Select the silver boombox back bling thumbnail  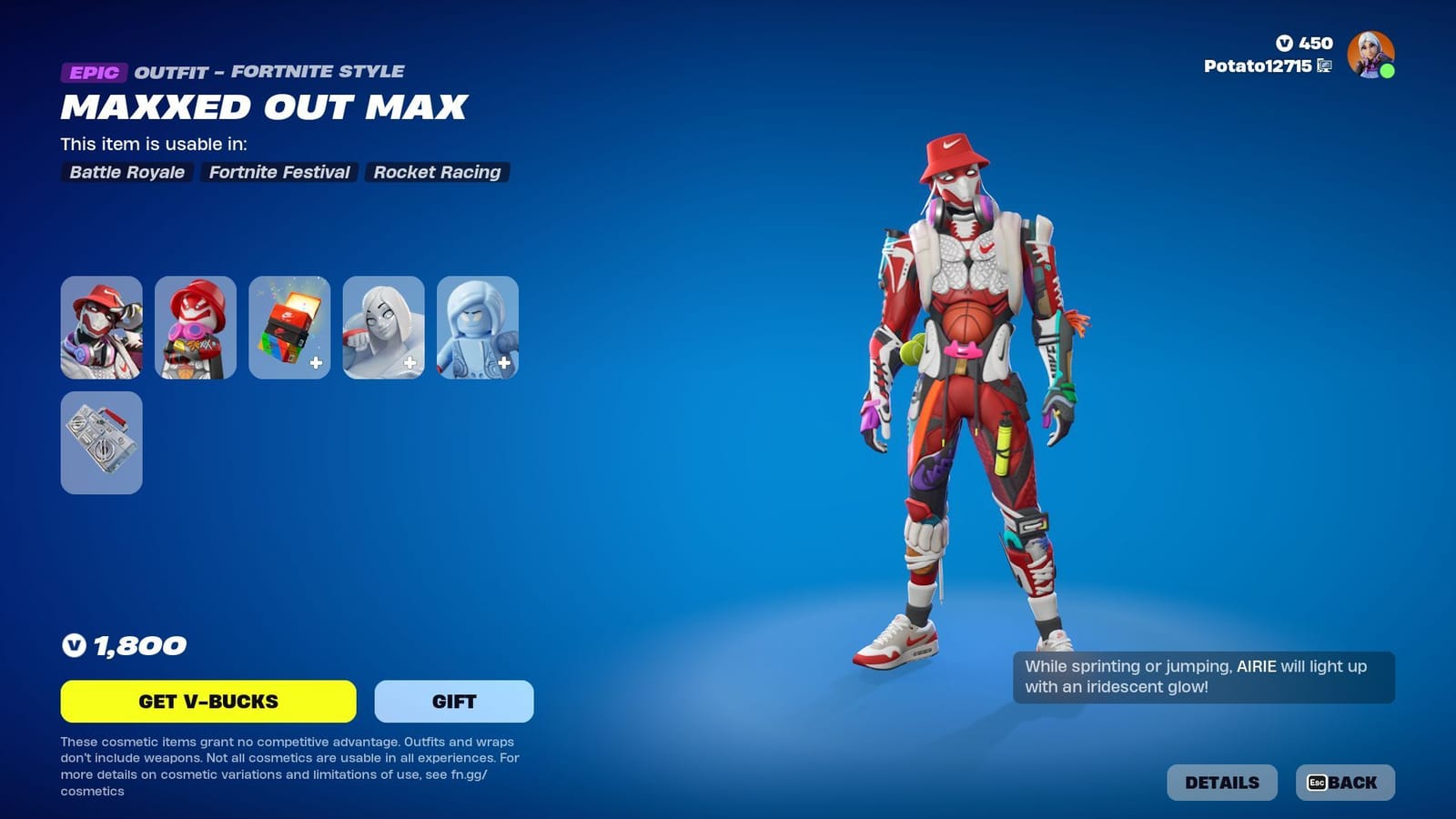tap(101, 442)
